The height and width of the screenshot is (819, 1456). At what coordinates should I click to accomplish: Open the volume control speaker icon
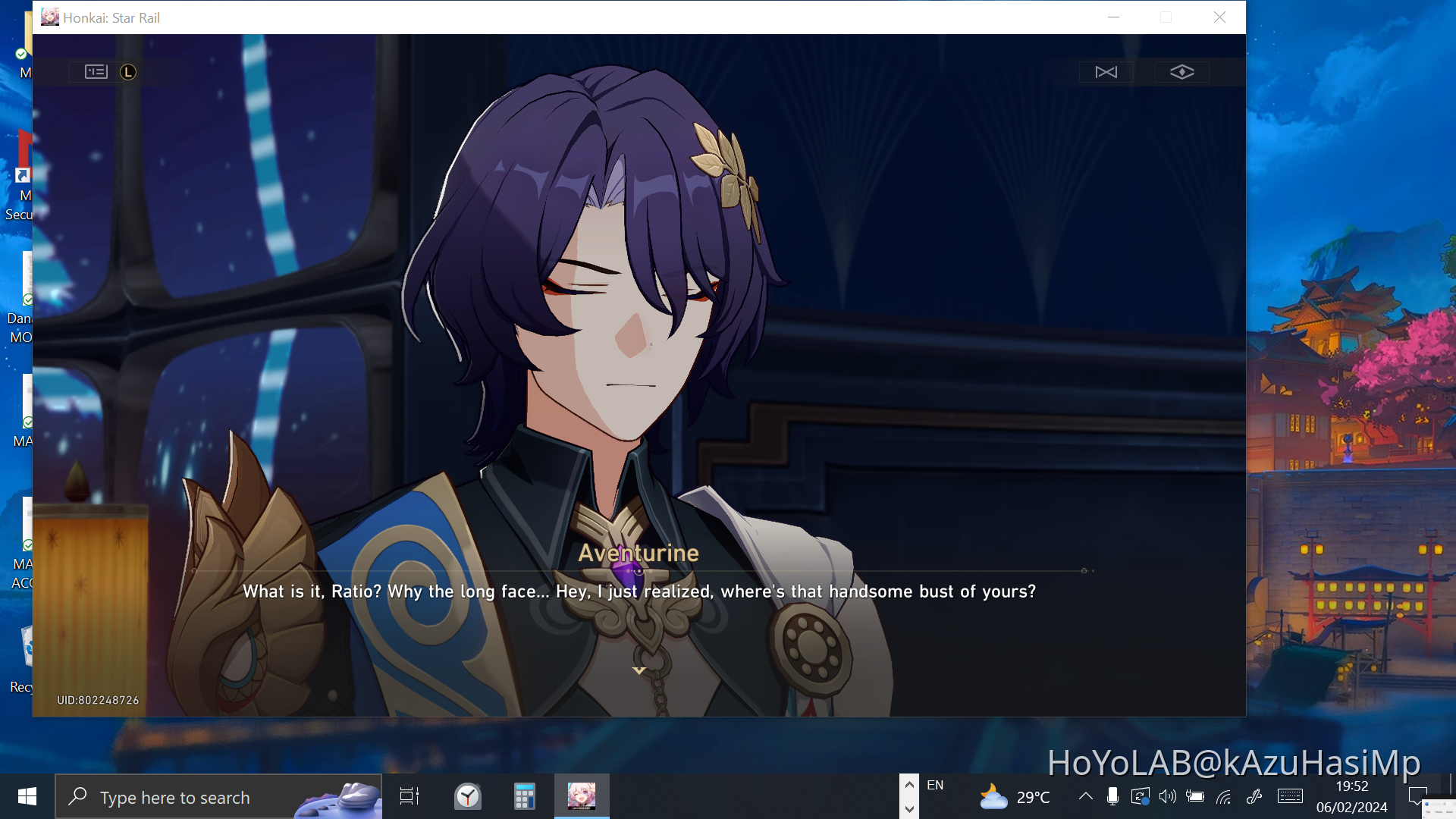(x=1168, y=796)
